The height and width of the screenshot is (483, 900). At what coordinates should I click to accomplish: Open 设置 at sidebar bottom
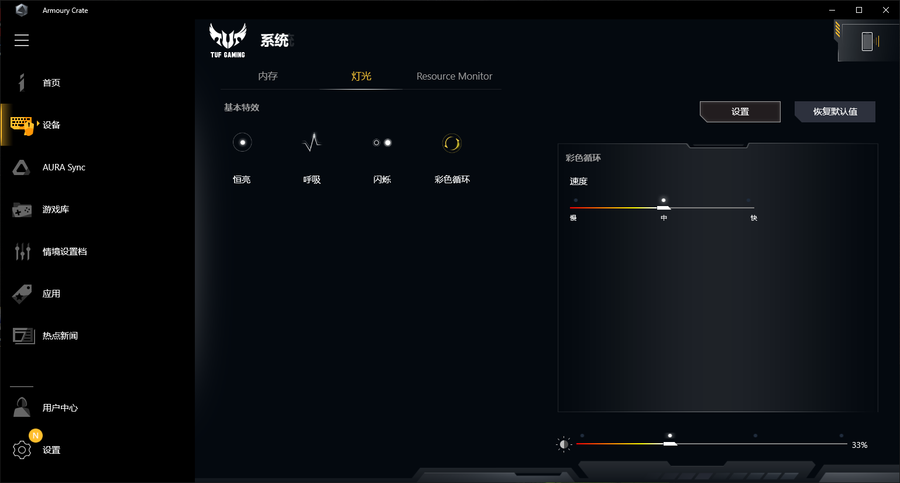(x=50, y=450)
